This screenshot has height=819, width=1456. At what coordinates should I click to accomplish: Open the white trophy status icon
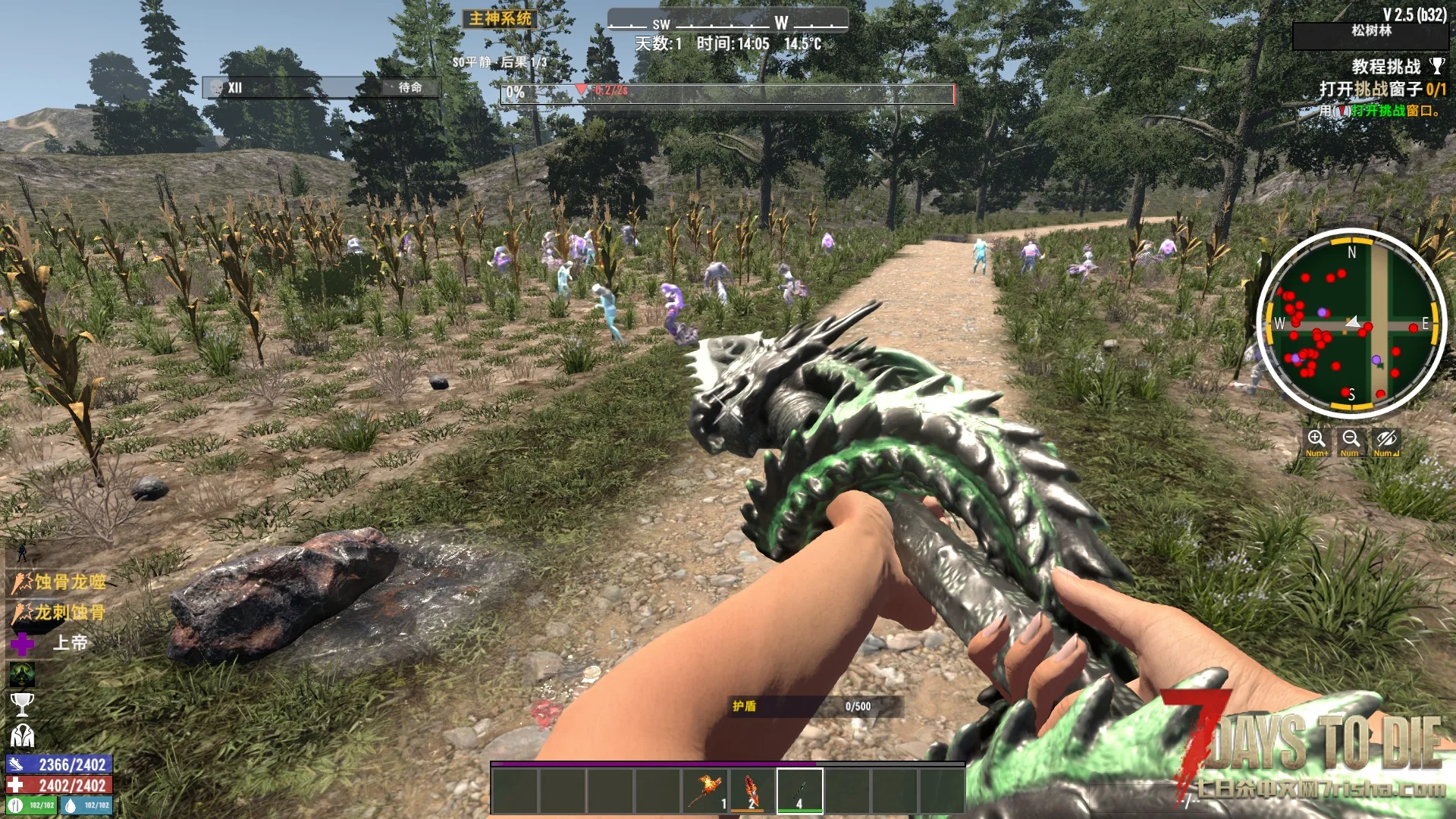(22, 704)
